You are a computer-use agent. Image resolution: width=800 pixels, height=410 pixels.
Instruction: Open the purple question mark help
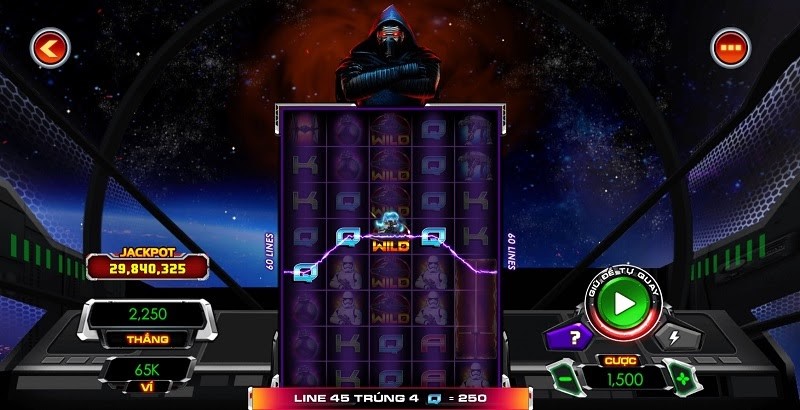573,337
